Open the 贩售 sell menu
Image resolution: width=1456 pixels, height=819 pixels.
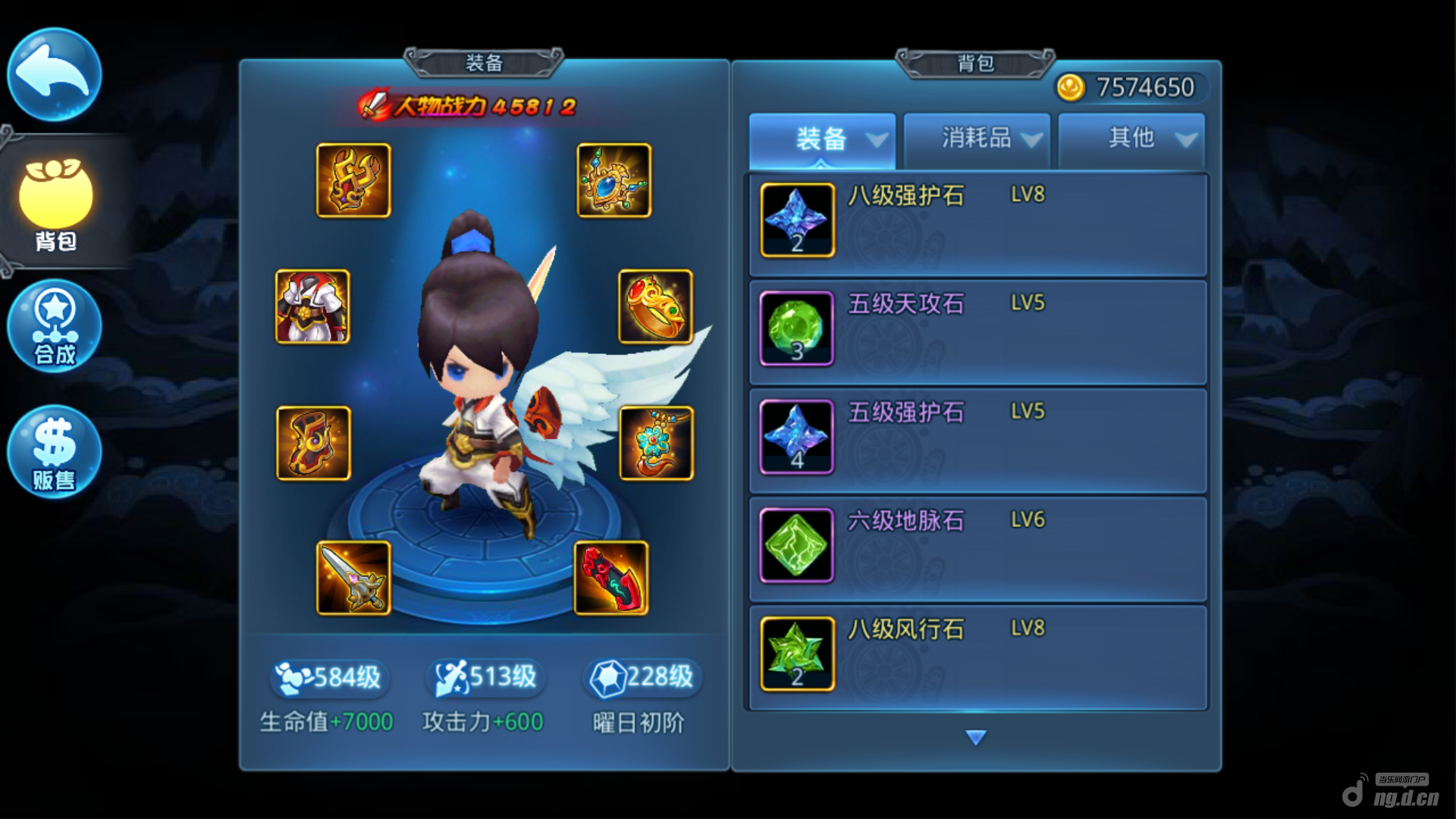coord(55,453)
